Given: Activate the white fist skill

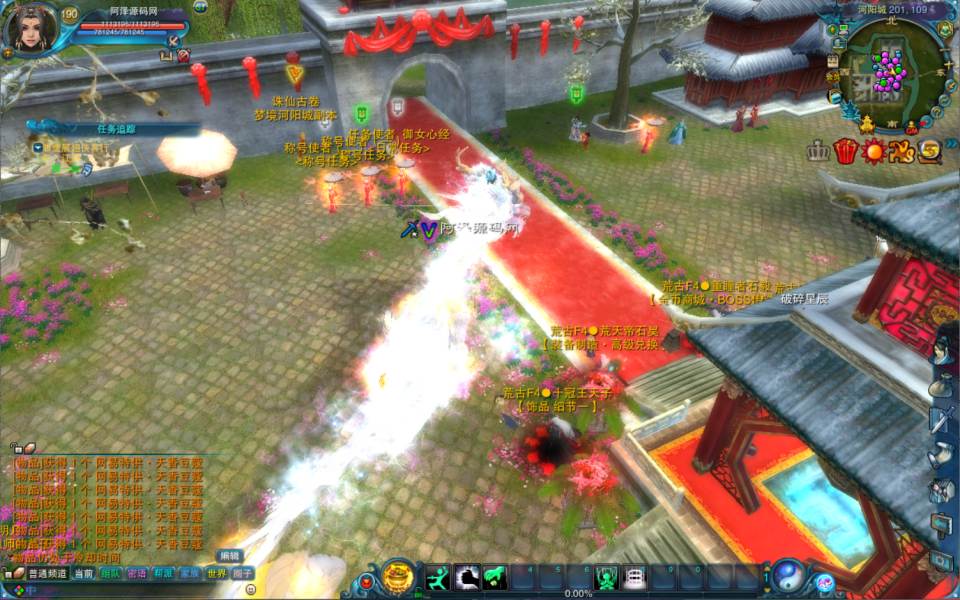Looking at the screenshot, I should point(466,577).
